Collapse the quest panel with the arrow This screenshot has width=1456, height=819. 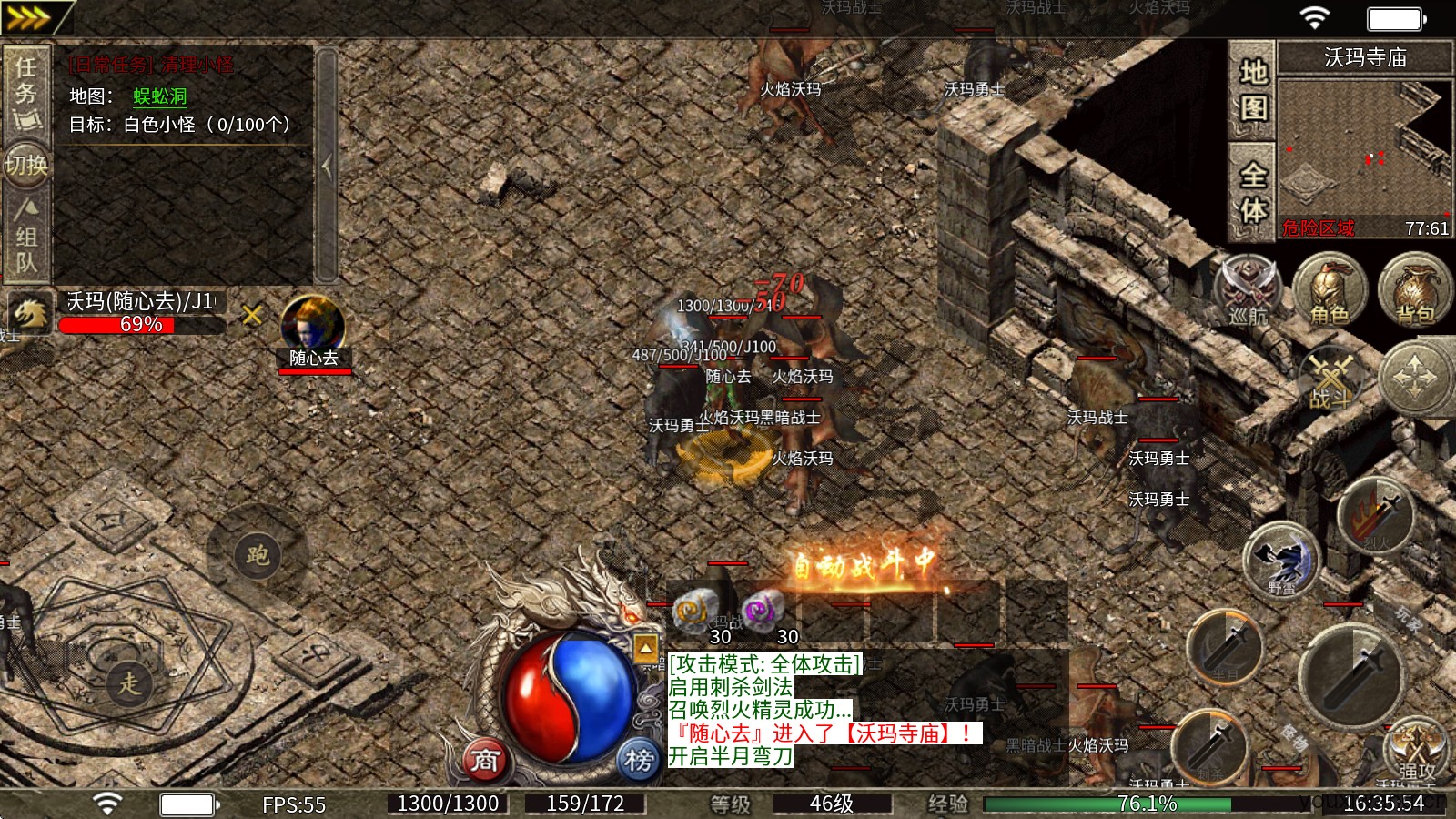pyautogui.click(x=327, y=166)
